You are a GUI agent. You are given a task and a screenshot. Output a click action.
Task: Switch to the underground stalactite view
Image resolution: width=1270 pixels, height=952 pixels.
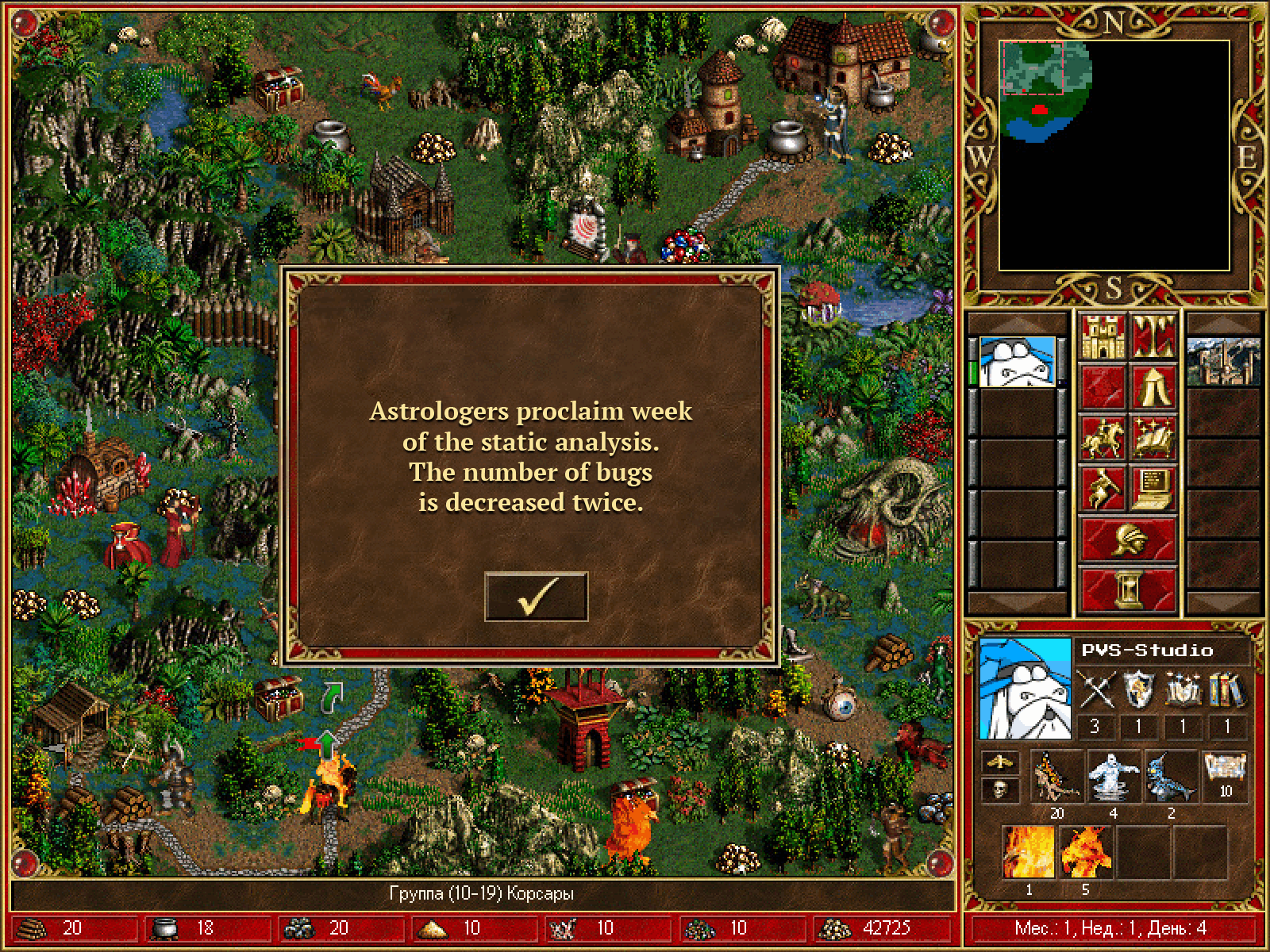(1153, 336)
